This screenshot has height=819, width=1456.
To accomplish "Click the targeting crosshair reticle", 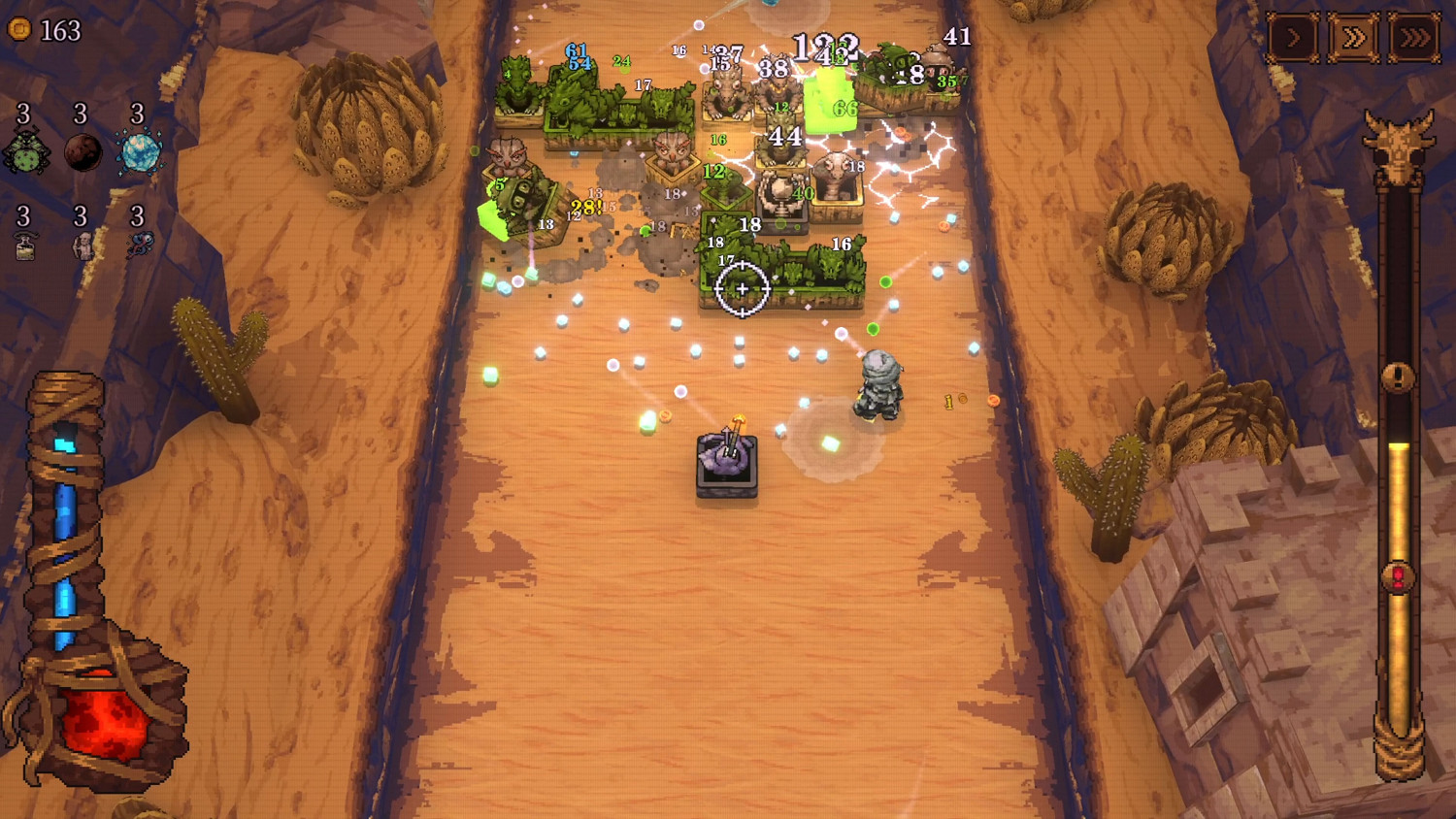I will [741, 287].
